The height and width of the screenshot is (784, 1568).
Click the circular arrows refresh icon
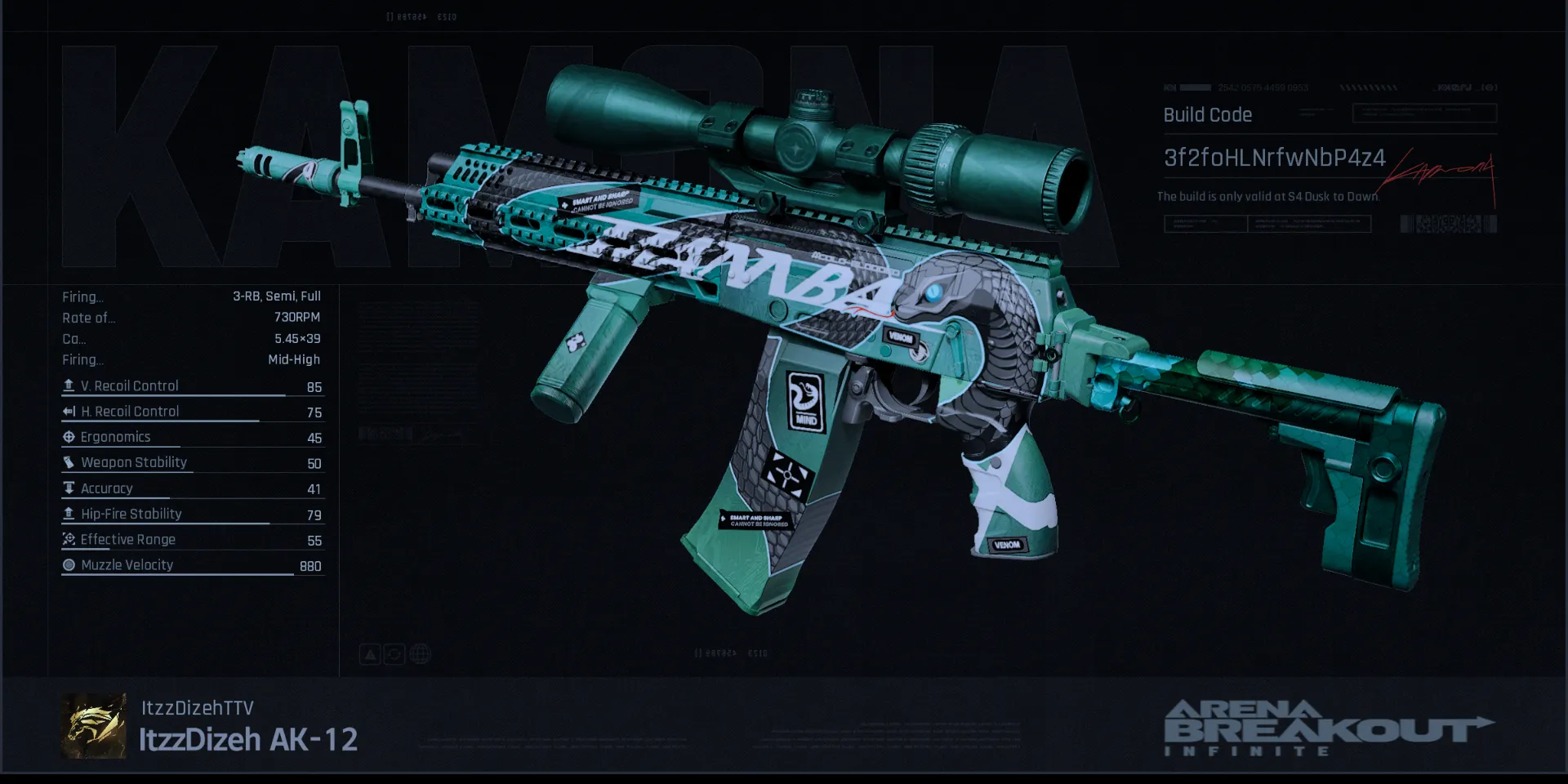pos(394,654)
